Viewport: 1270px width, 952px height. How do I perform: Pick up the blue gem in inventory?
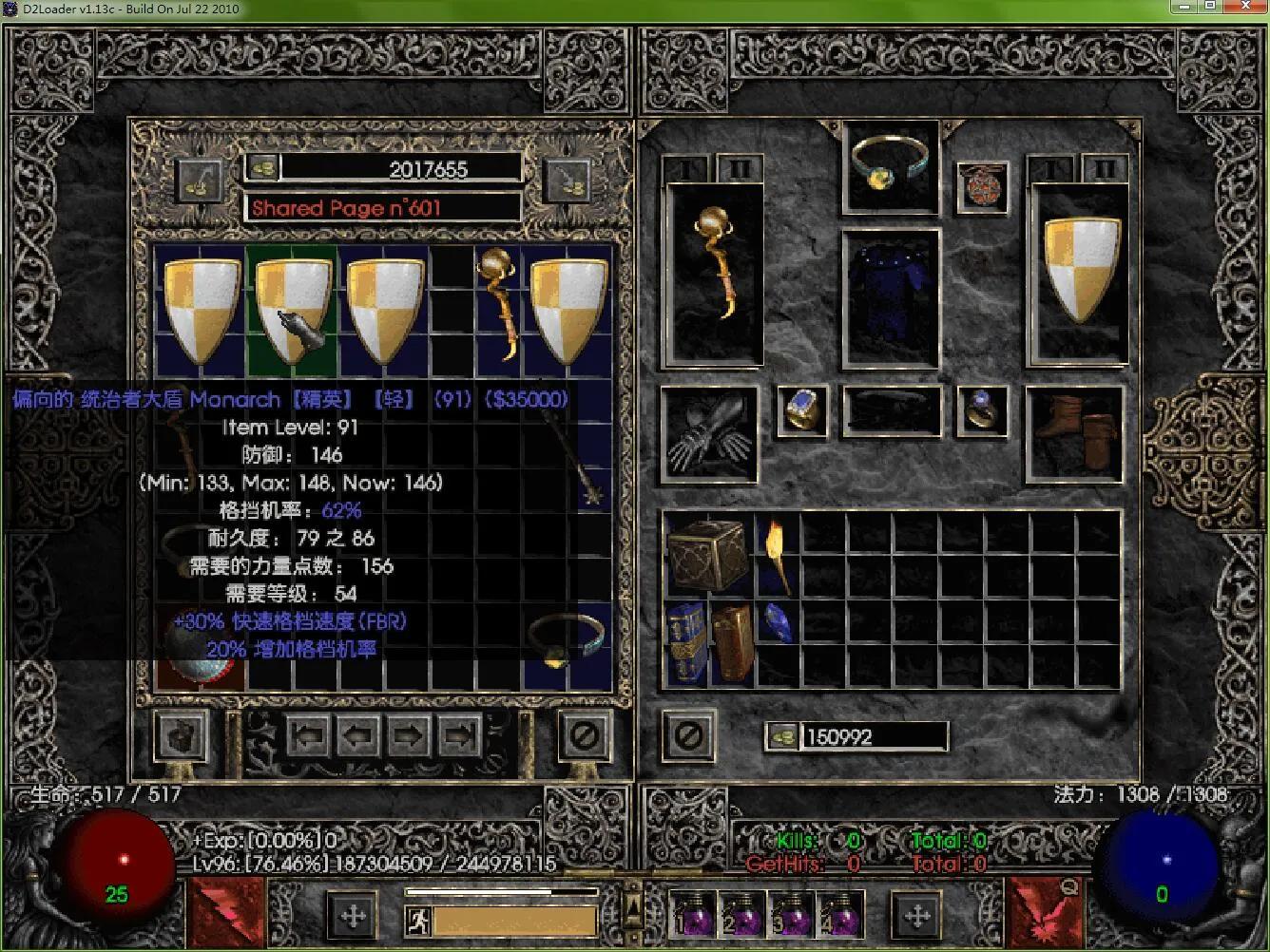[777, 623]
